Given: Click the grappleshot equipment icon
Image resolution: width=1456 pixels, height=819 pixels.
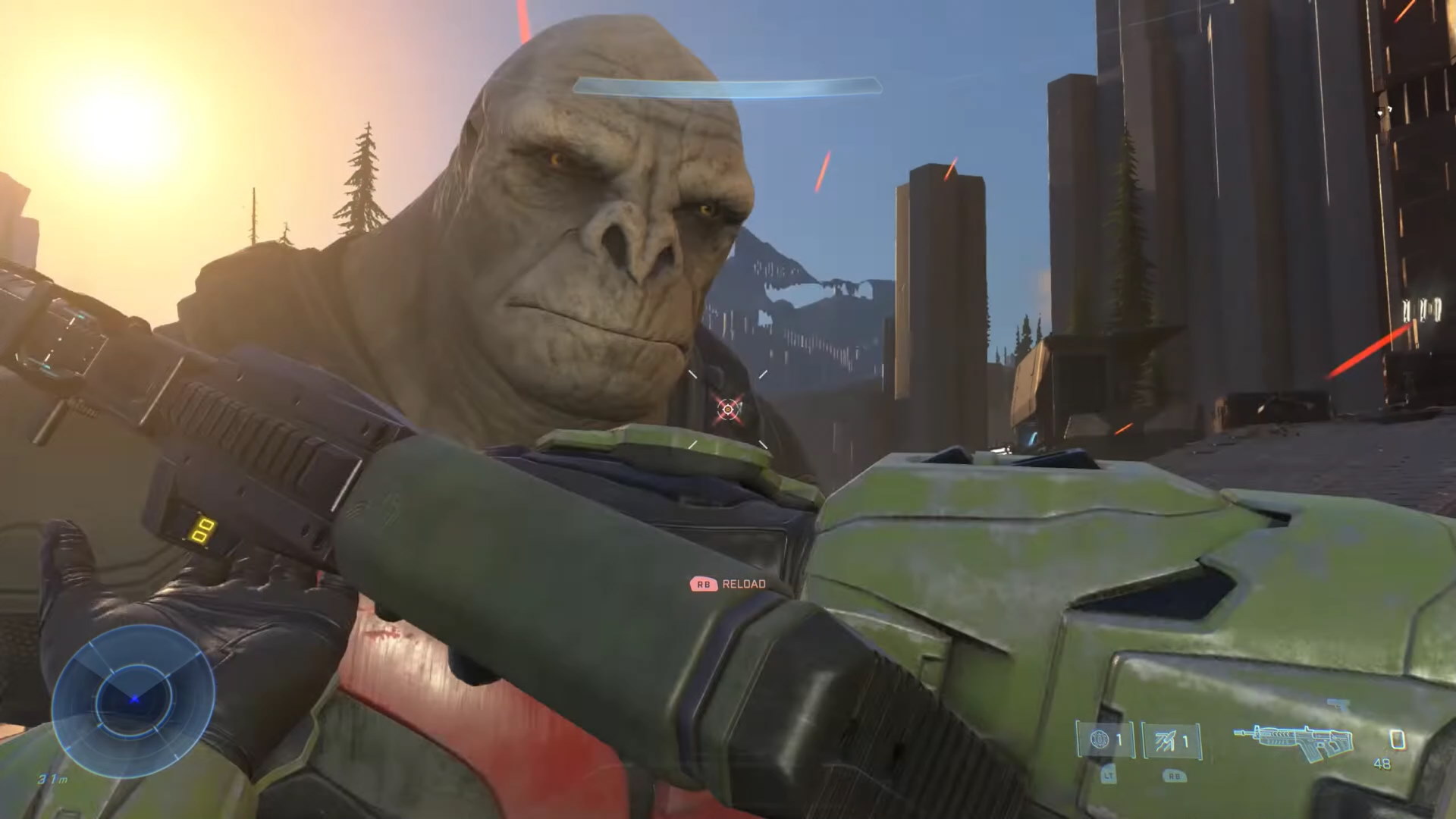Looking at the screenshot, I should 1164,740.
